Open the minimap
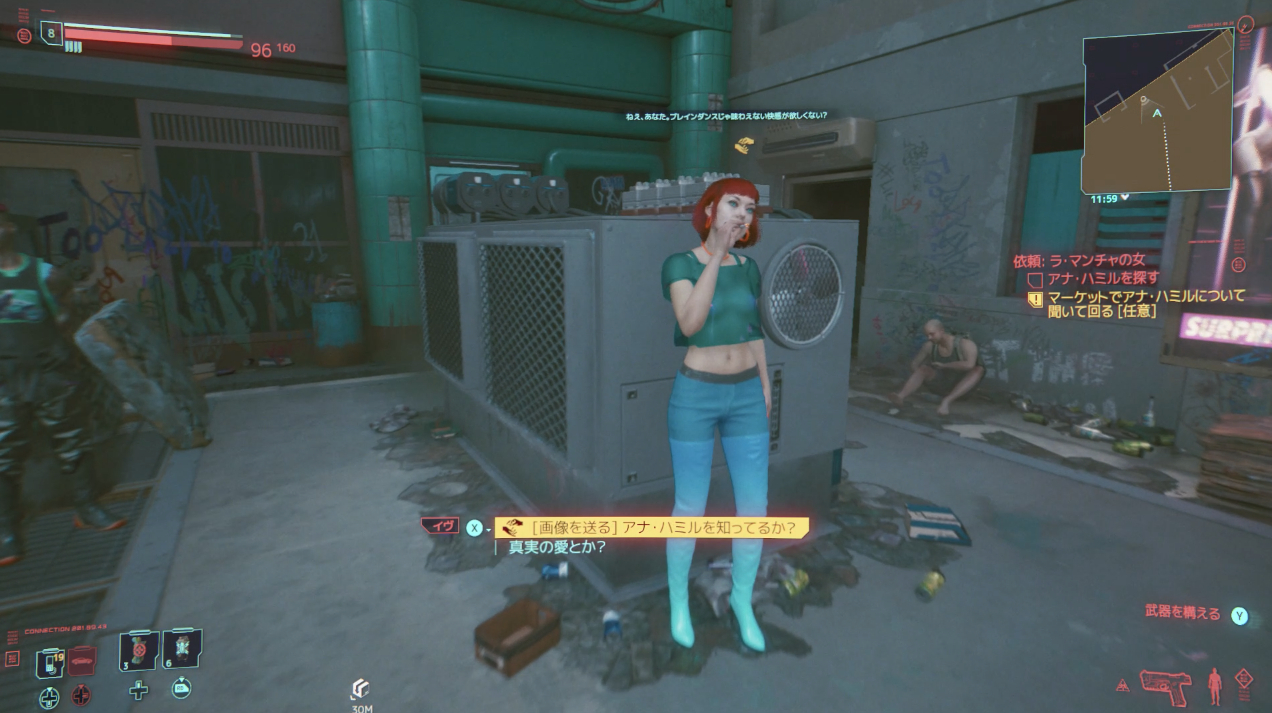Viewport: 1272px width, 713px height. click(x=1158, y=112)
